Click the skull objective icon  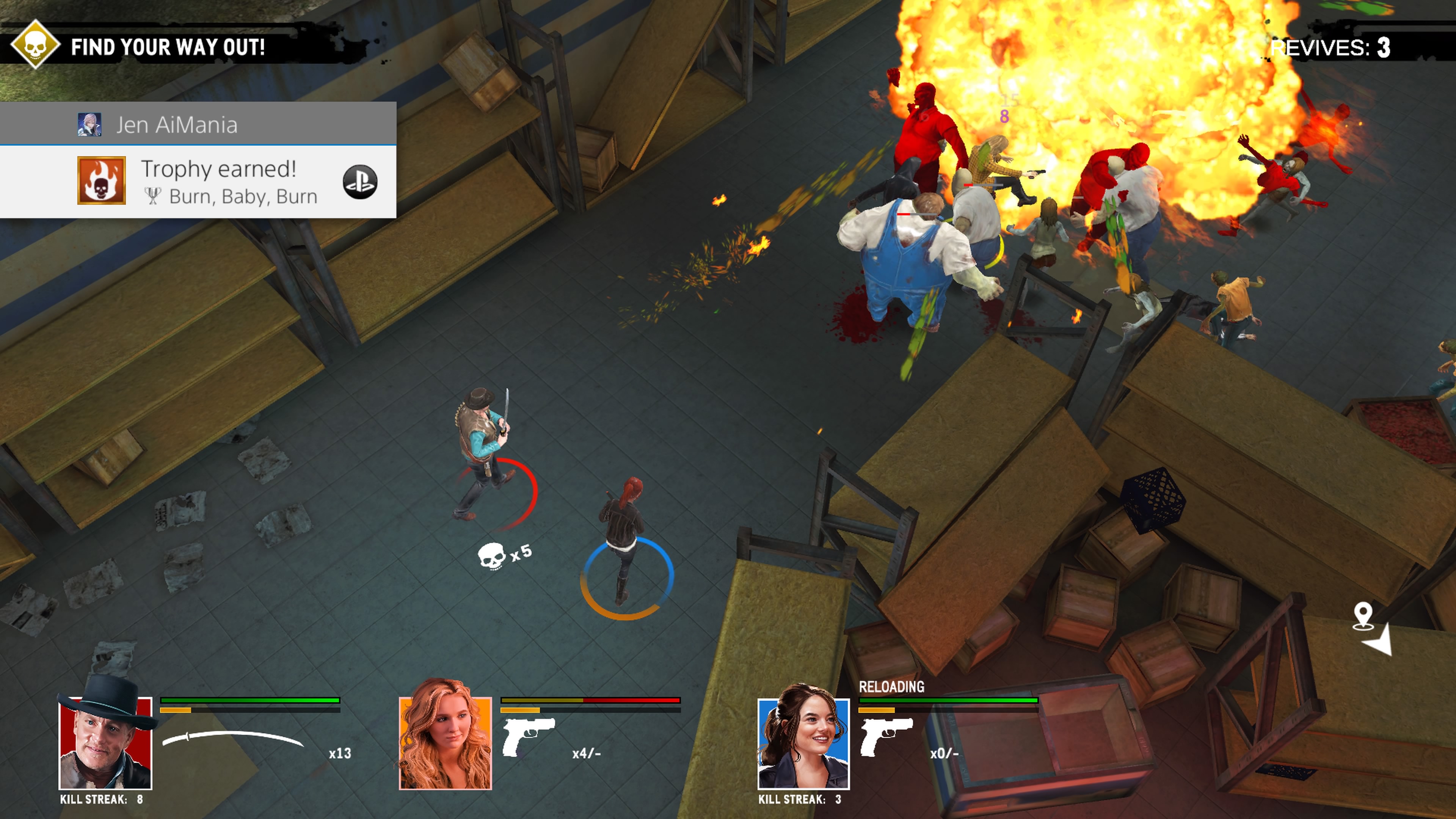click(35, 45)
